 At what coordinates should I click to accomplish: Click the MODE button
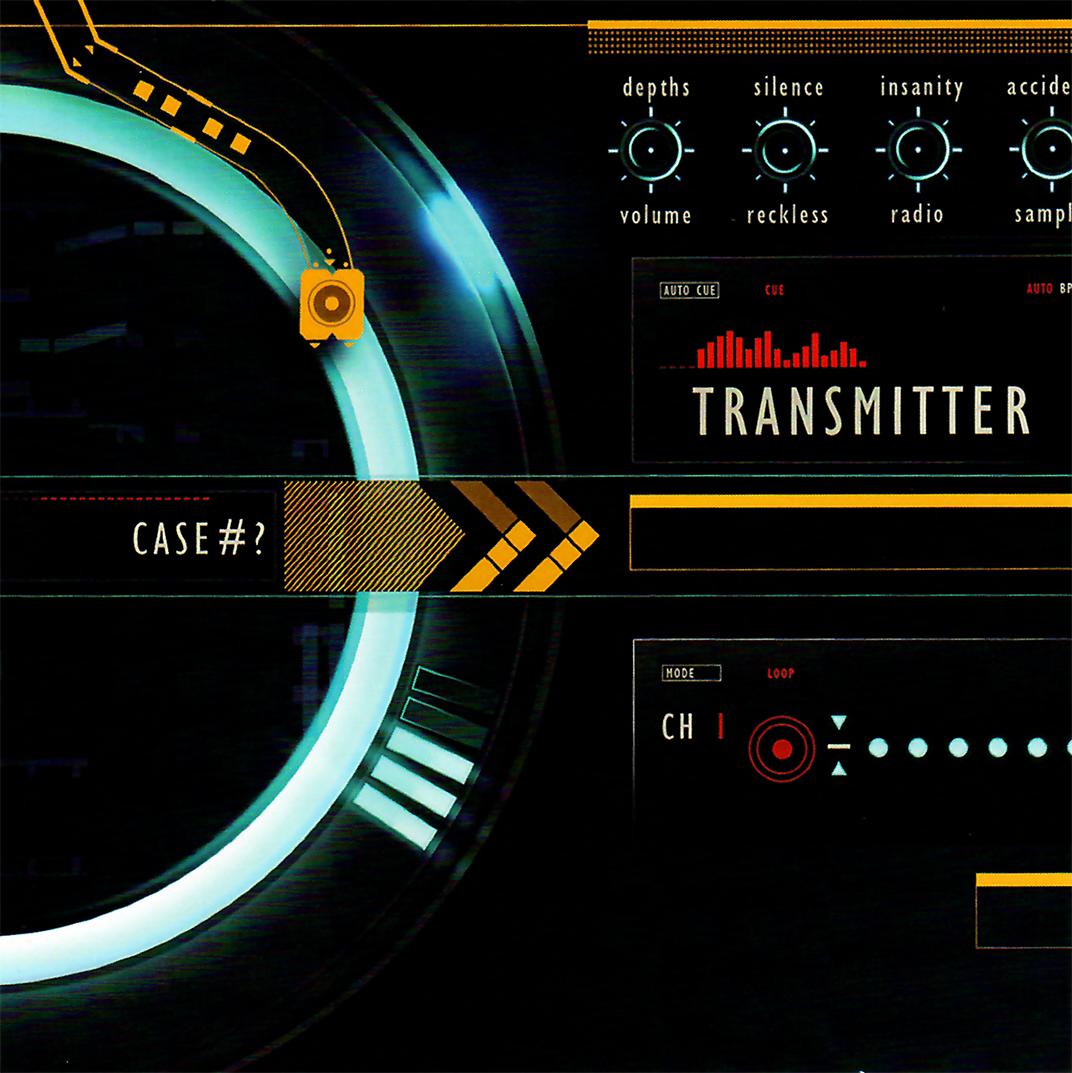(x=691, y=673)
